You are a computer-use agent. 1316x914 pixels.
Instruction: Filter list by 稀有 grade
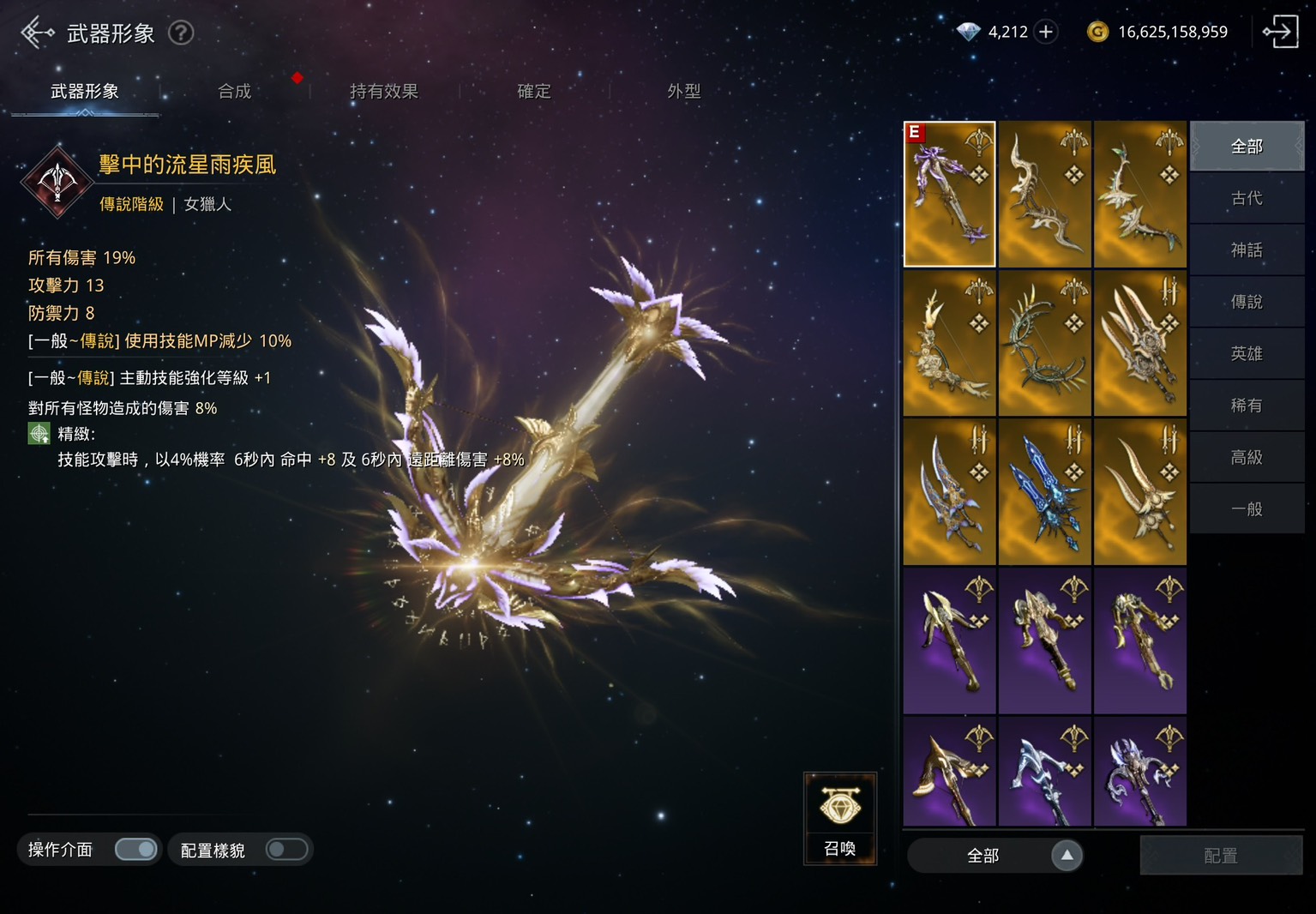(x=1247, y=406)
